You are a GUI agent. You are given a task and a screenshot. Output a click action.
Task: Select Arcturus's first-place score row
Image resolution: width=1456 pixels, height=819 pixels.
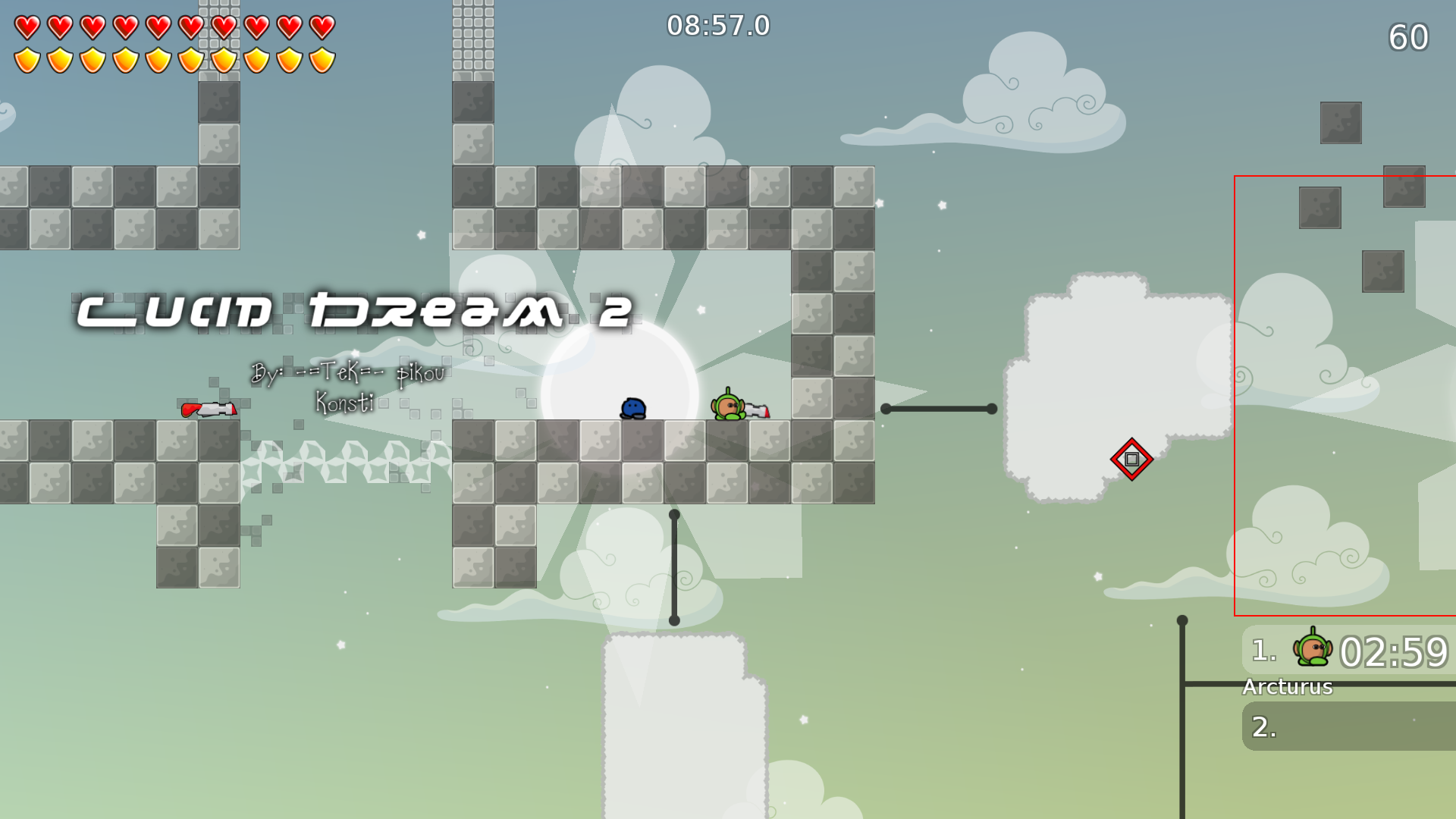[x=1350, y=651]
